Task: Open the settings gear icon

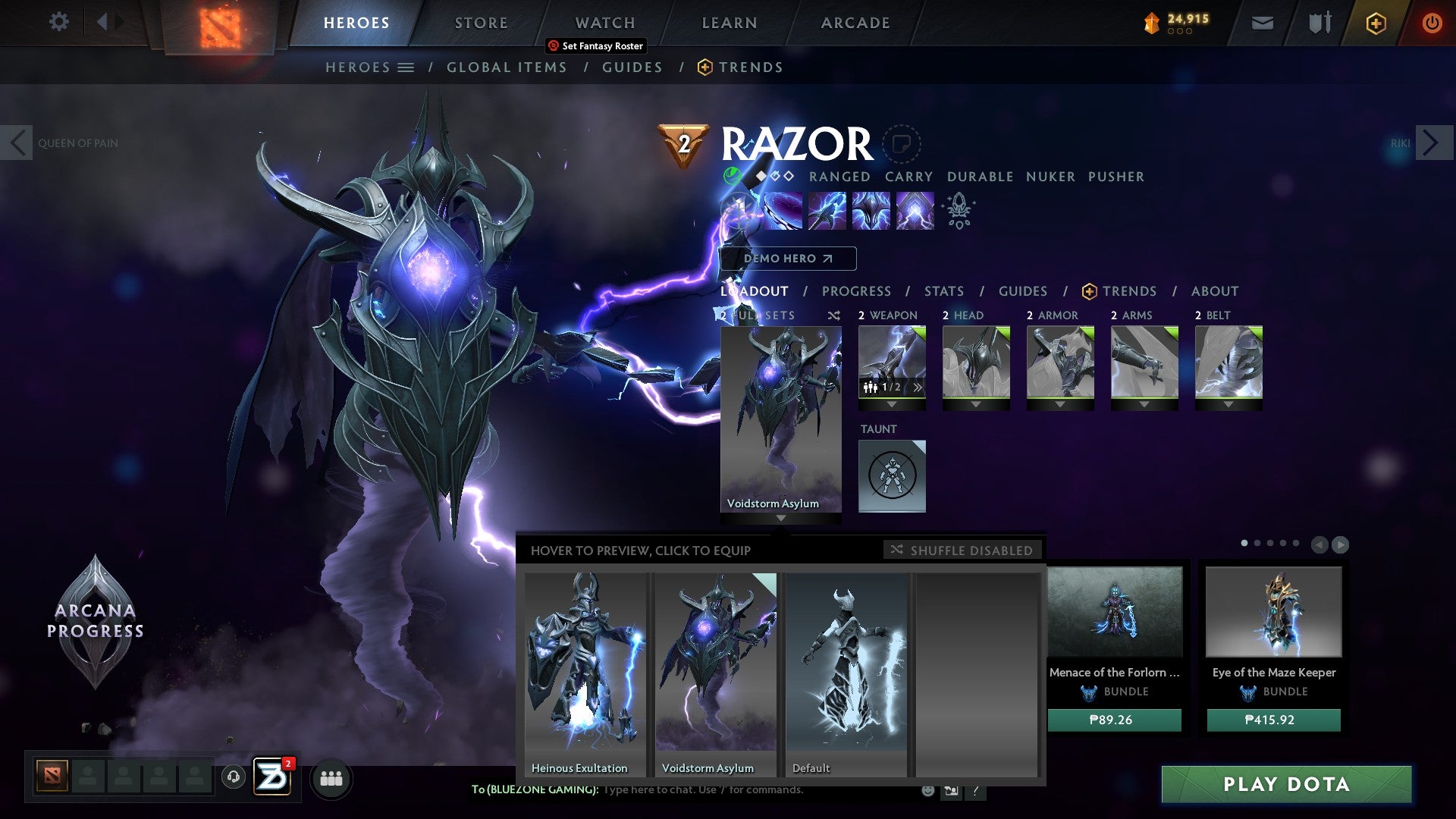Action: coord(58,22)
